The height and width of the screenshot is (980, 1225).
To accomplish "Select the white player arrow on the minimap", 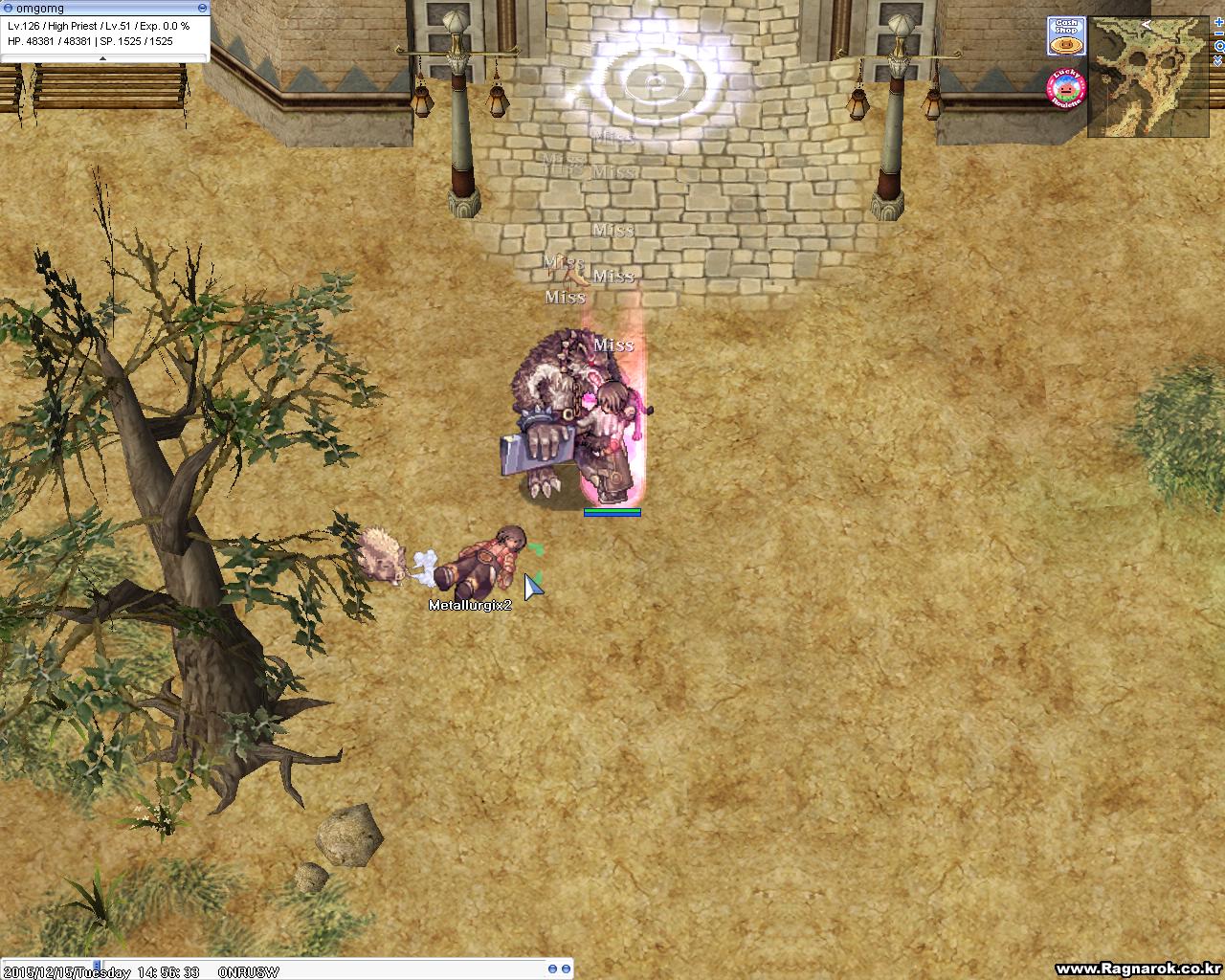I will [x=1147, y=25].
